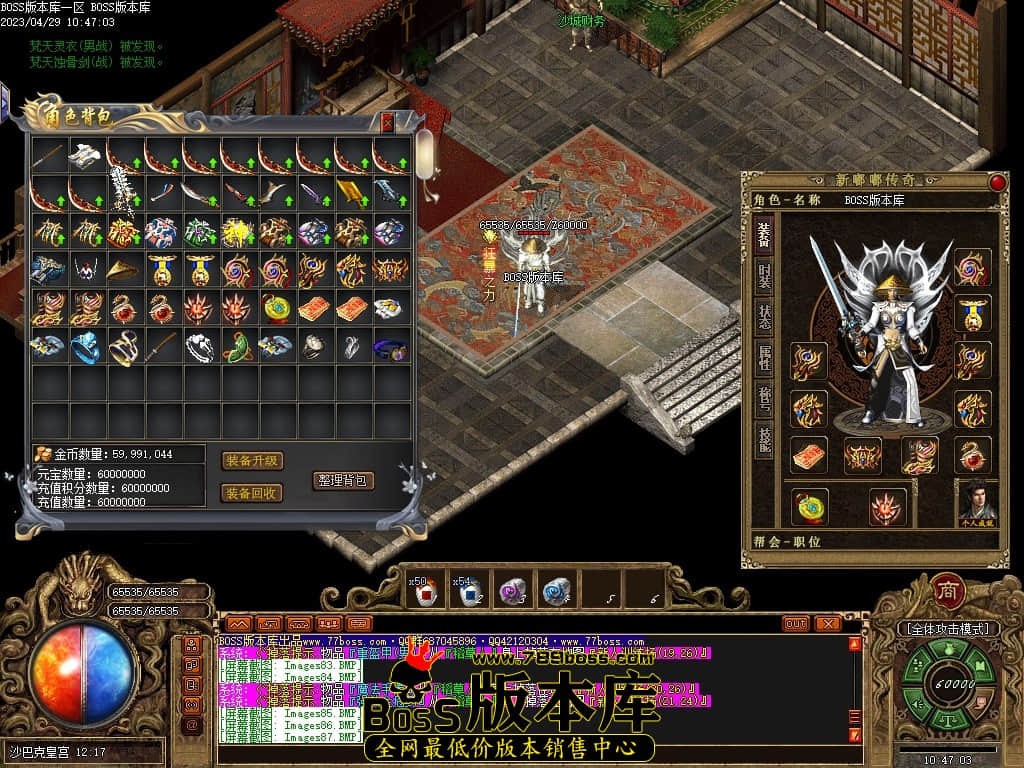This screenshot has height=768, width=1024.
Task: Select the blue gemstone ring in the bag
Action: pyautogui.click(x=87, y=345)
